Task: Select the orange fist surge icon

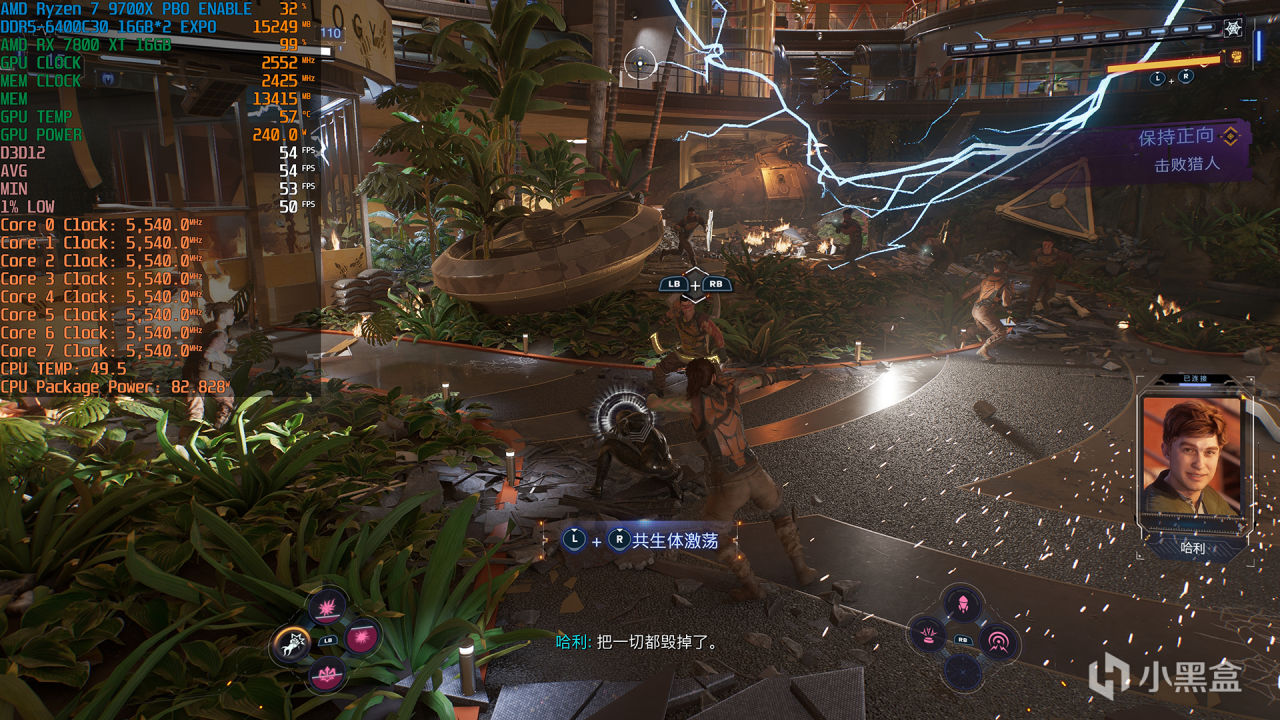Action: (x=1237, y=57)
